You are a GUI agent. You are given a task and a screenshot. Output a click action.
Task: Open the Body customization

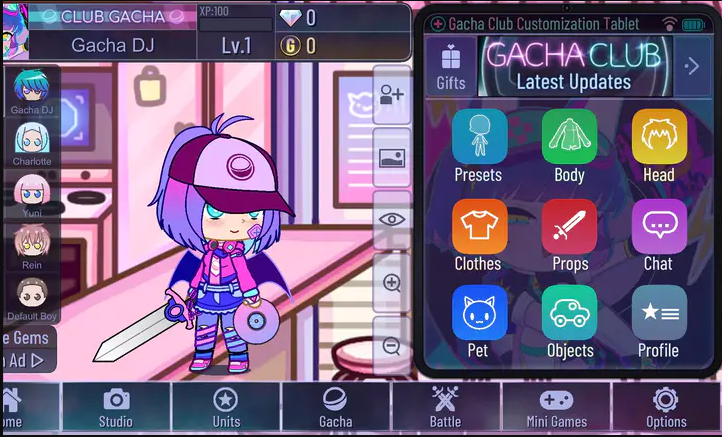click(569, 138)
